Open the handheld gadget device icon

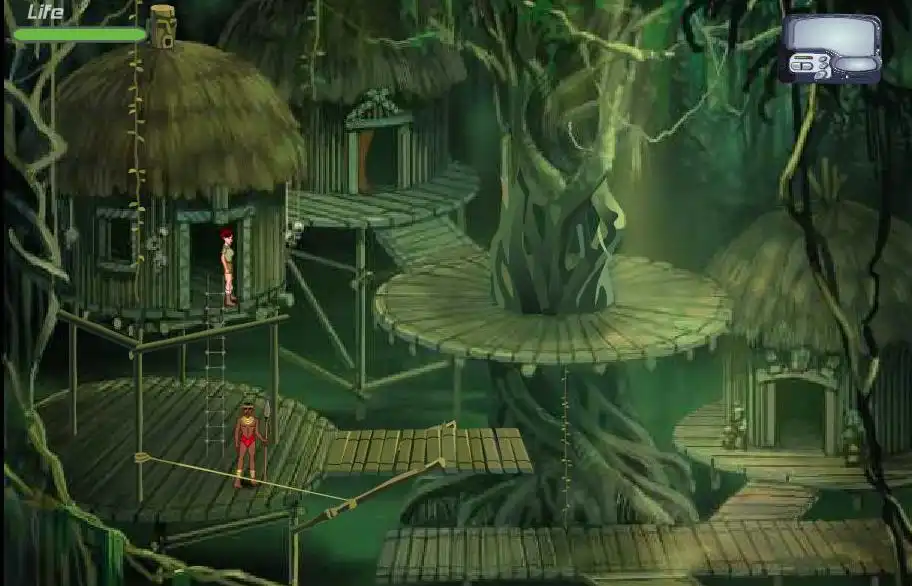(830, 47)
